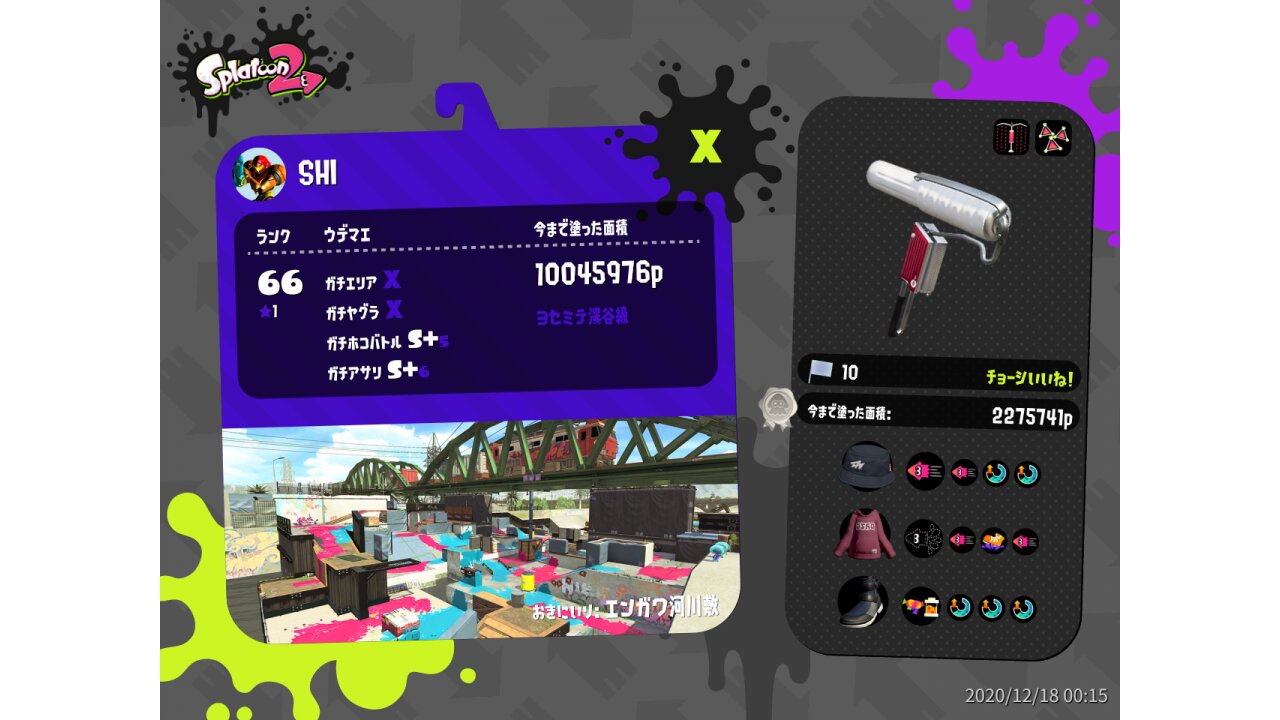
Task: Tap the special weapon triangle icon
Action: 1052,138
